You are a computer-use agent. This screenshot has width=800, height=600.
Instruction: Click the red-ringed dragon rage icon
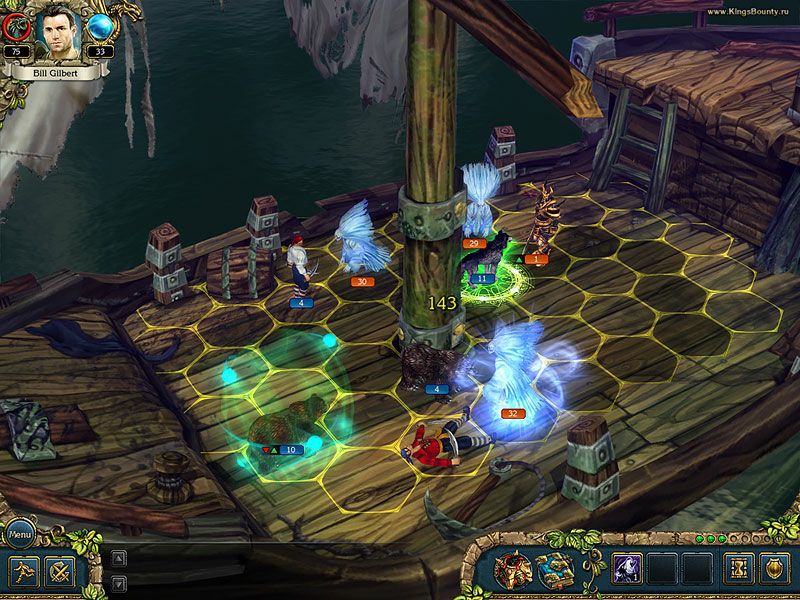point(15,27)
